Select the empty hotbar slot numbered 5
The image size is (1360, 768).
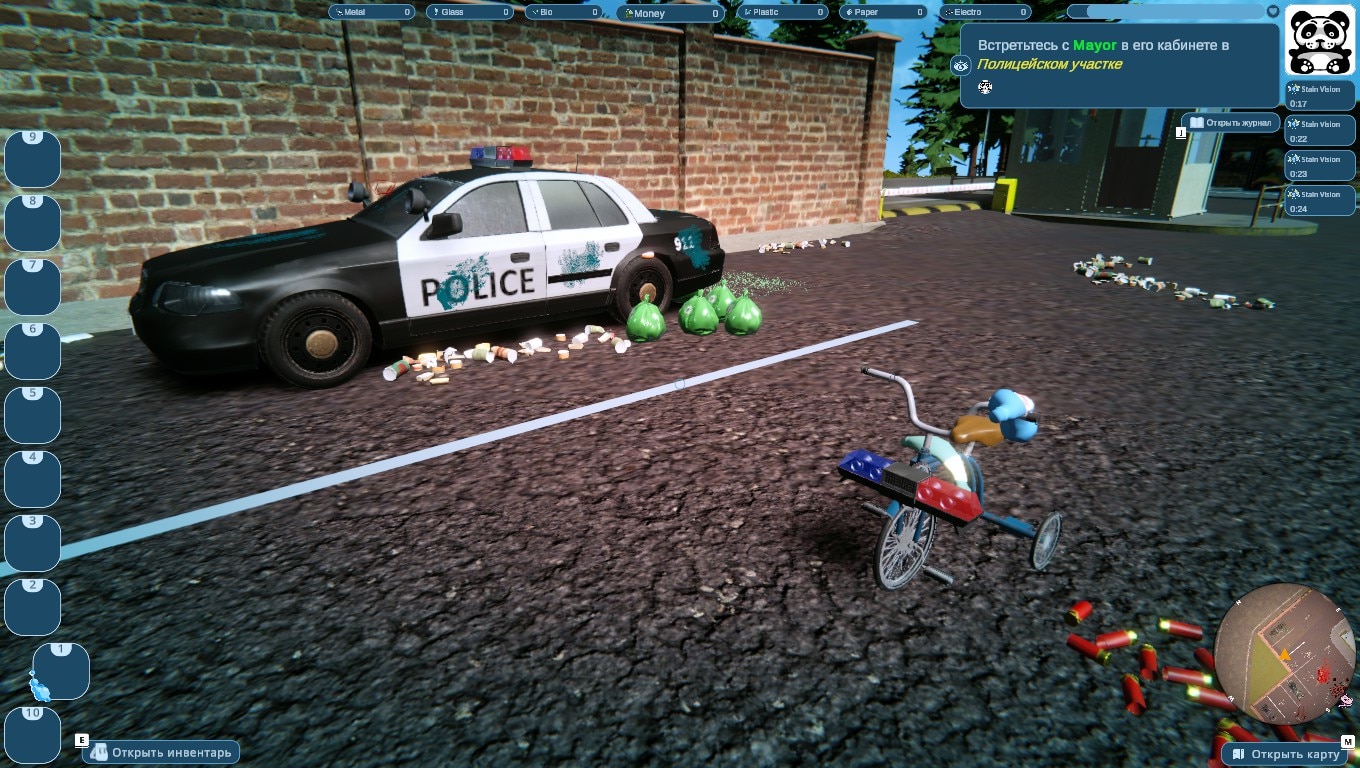point(33,415)
